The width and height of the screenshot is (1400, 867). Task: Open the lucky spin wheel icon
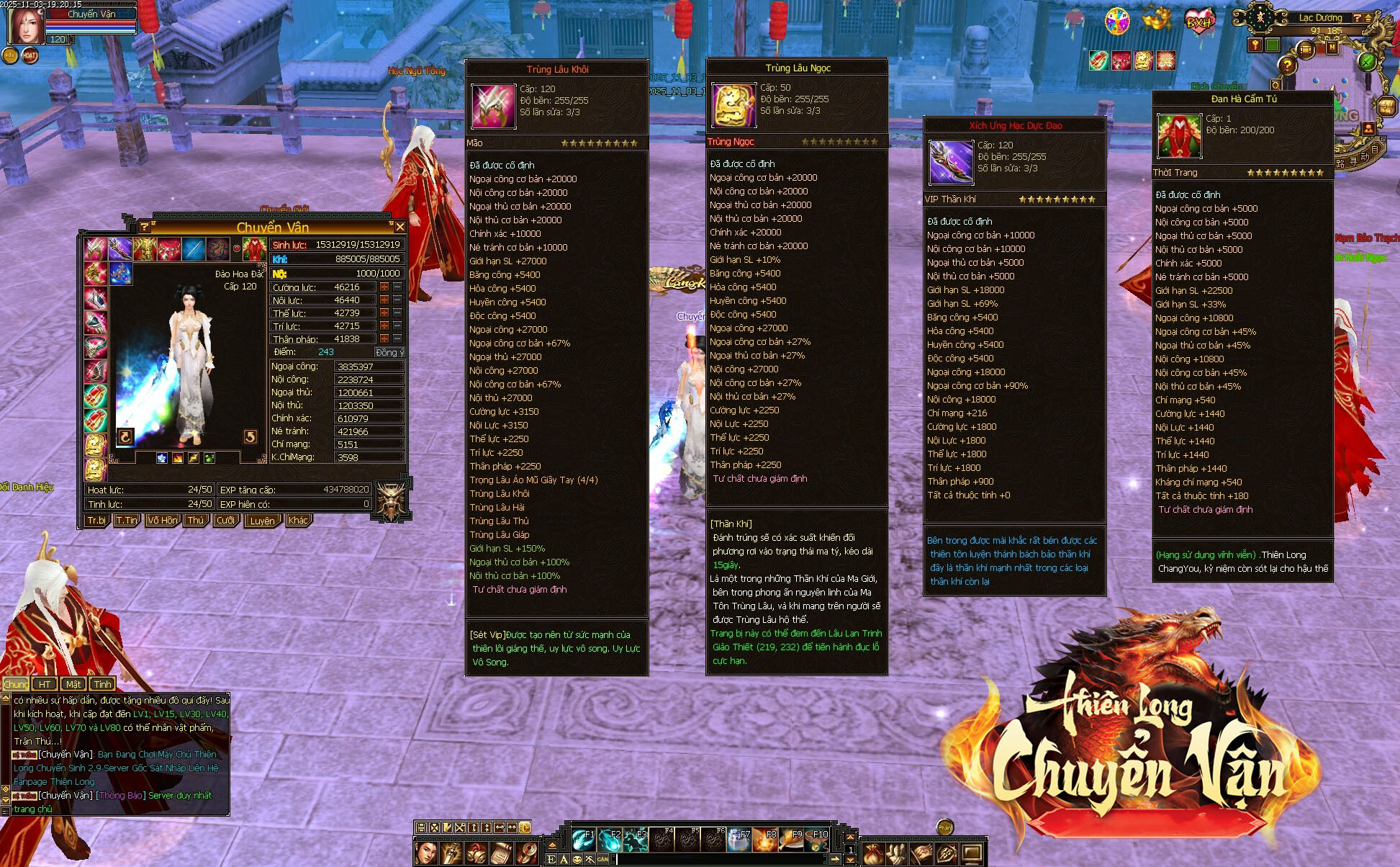tap(1117, 21)
